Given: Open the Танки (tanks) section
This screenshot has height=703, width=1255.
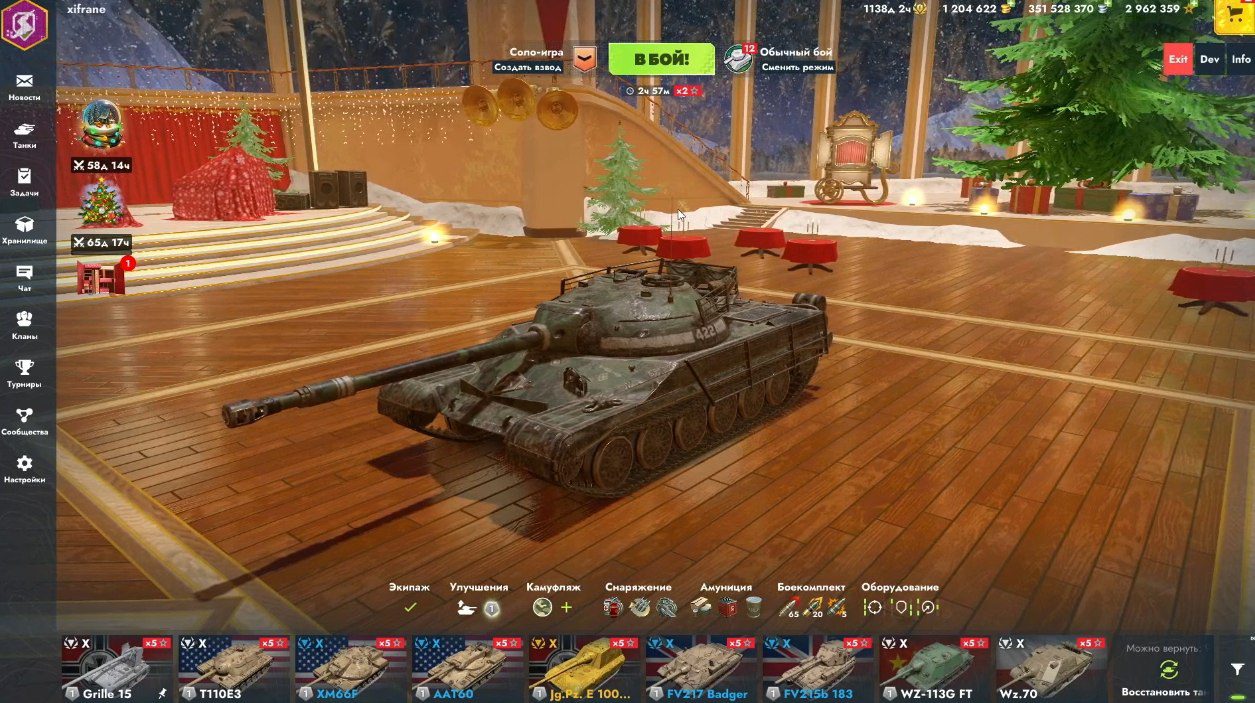Looking at the screenshot, I should click(24, 135).
